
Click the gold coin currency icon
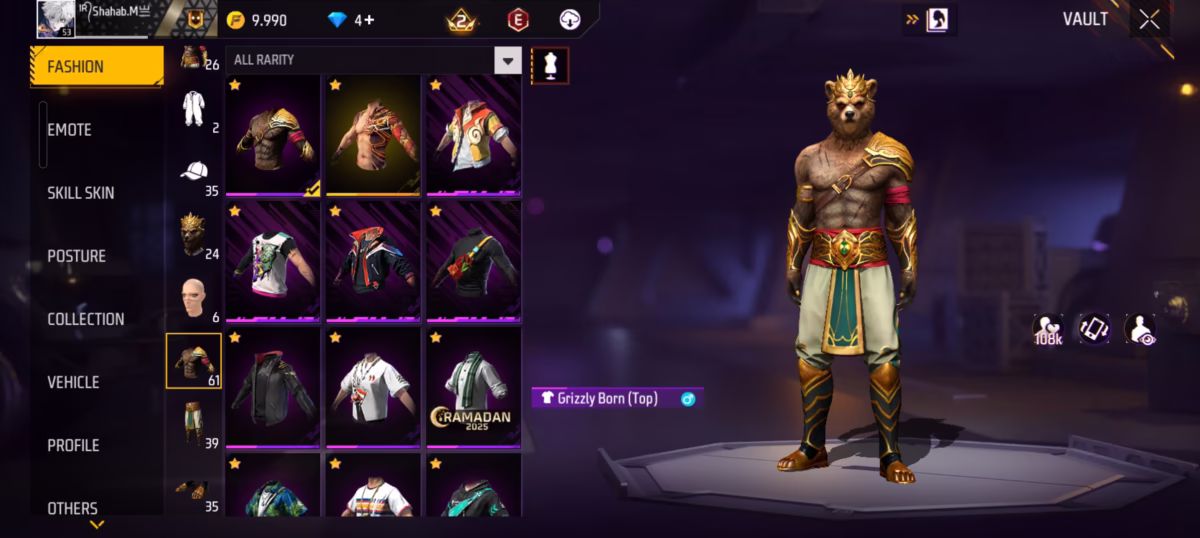pyautogui.click(x=236, y=20)
